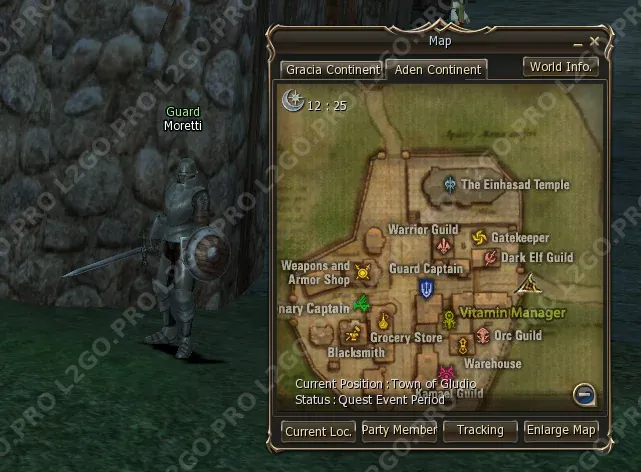Click the Vitamin Manager marker icon
The height and width of the screenshot is (472, 641).
[x=449, y=319]
